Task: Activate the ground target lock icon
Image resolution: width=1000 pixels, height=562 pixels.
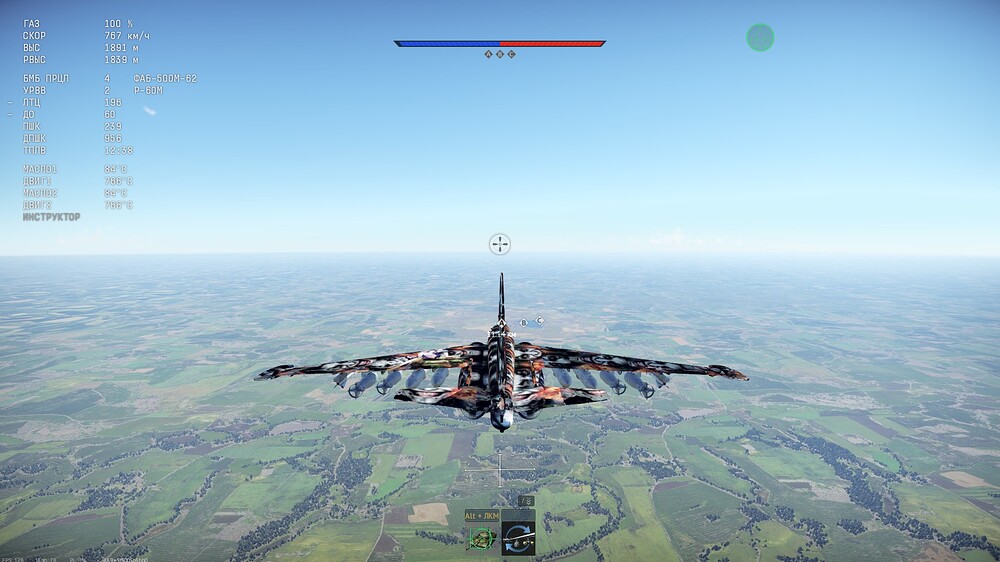Action: pyautogui.click(x=482, y=538)
